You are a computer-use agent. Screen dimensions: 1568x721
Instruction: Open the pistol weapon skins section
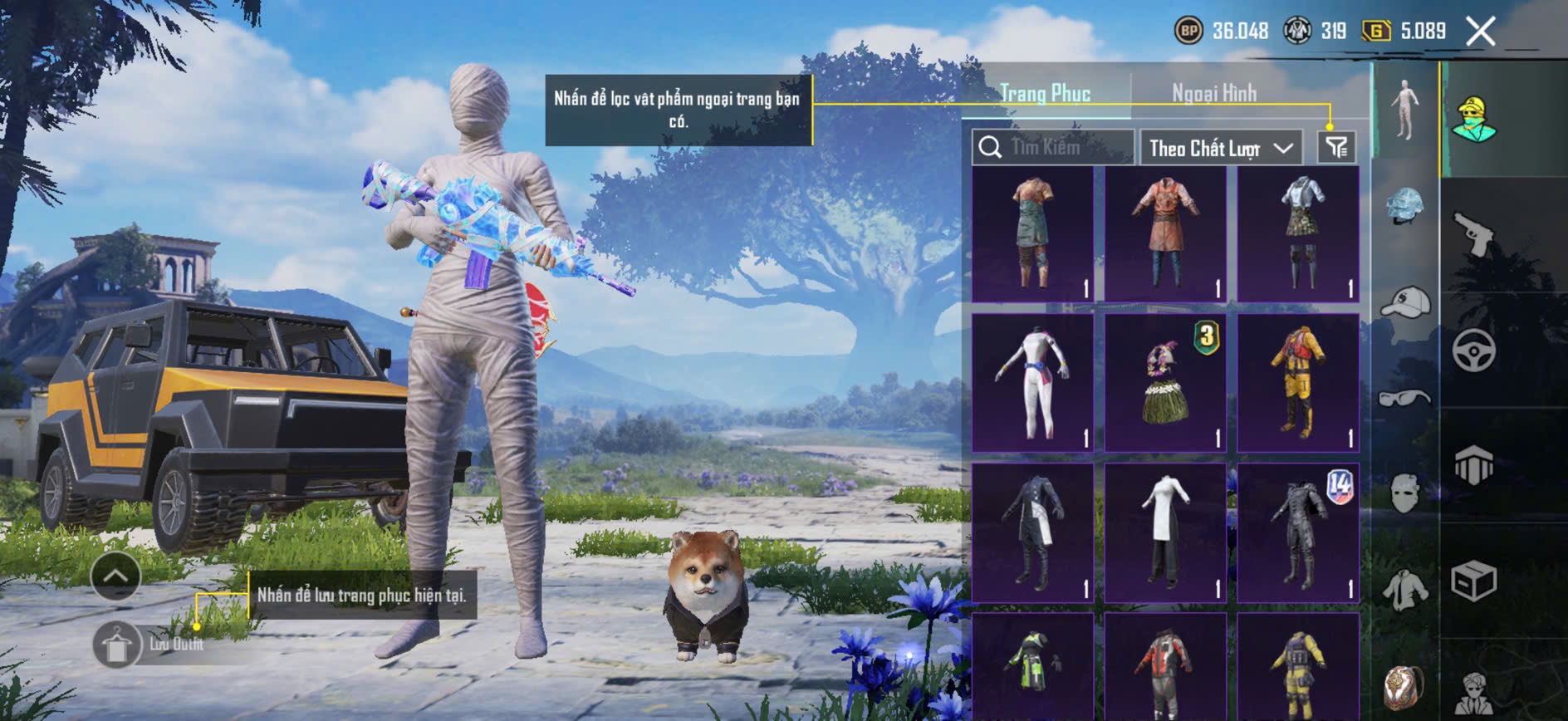pos(1474,234)
